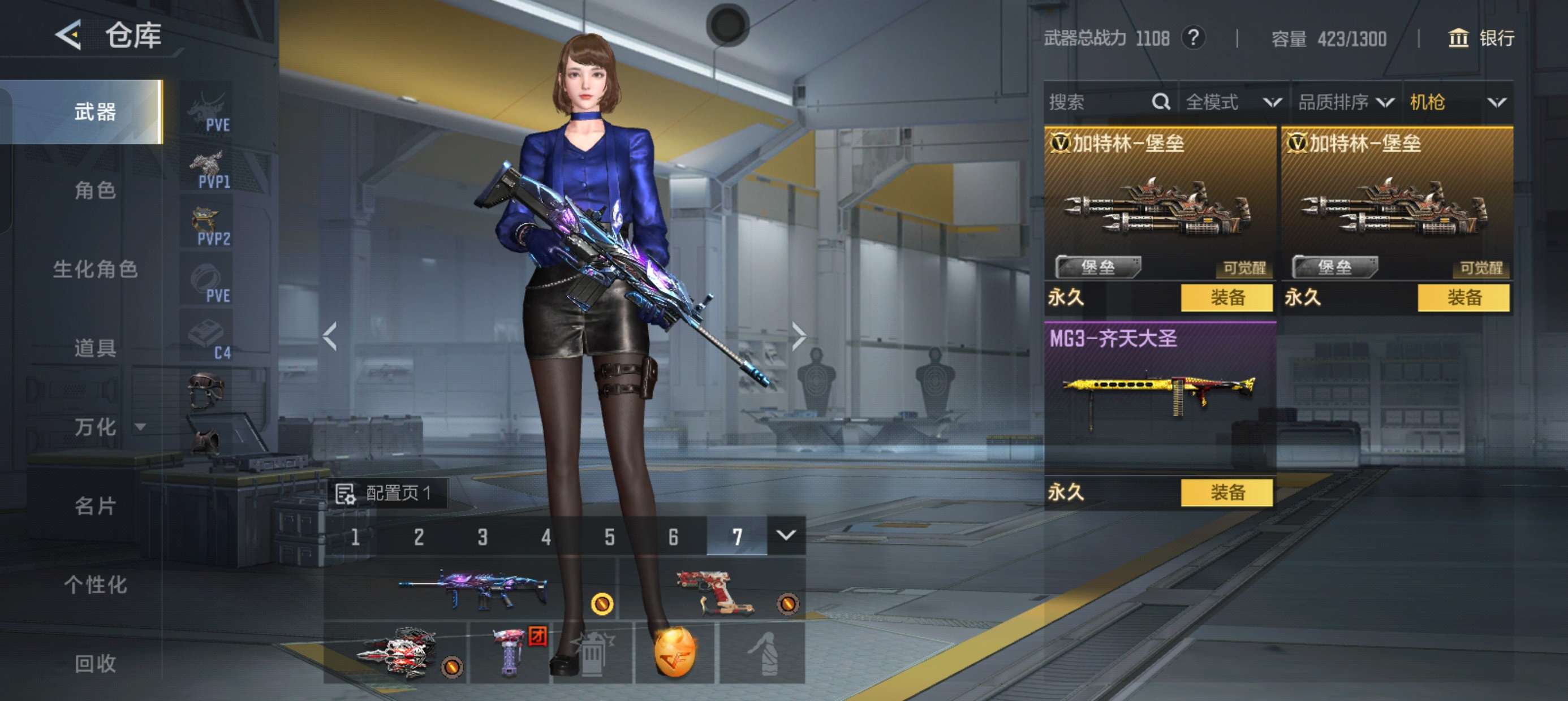The height and width of the screenshot is (701, 1568).
Task: Open the 配置页1 loadout page selector
Action: tap(389, 493)
